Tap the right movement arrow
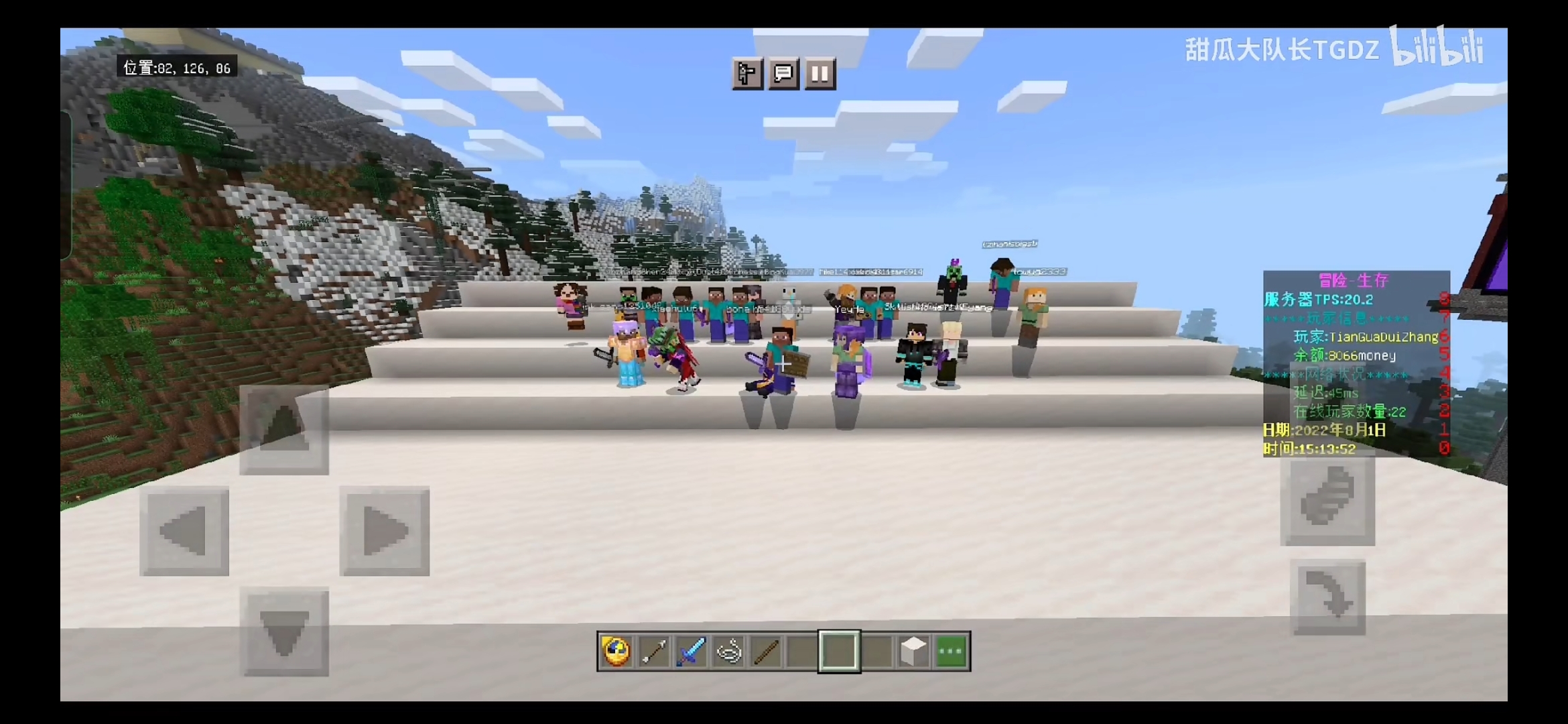 (x=384, y=531)
